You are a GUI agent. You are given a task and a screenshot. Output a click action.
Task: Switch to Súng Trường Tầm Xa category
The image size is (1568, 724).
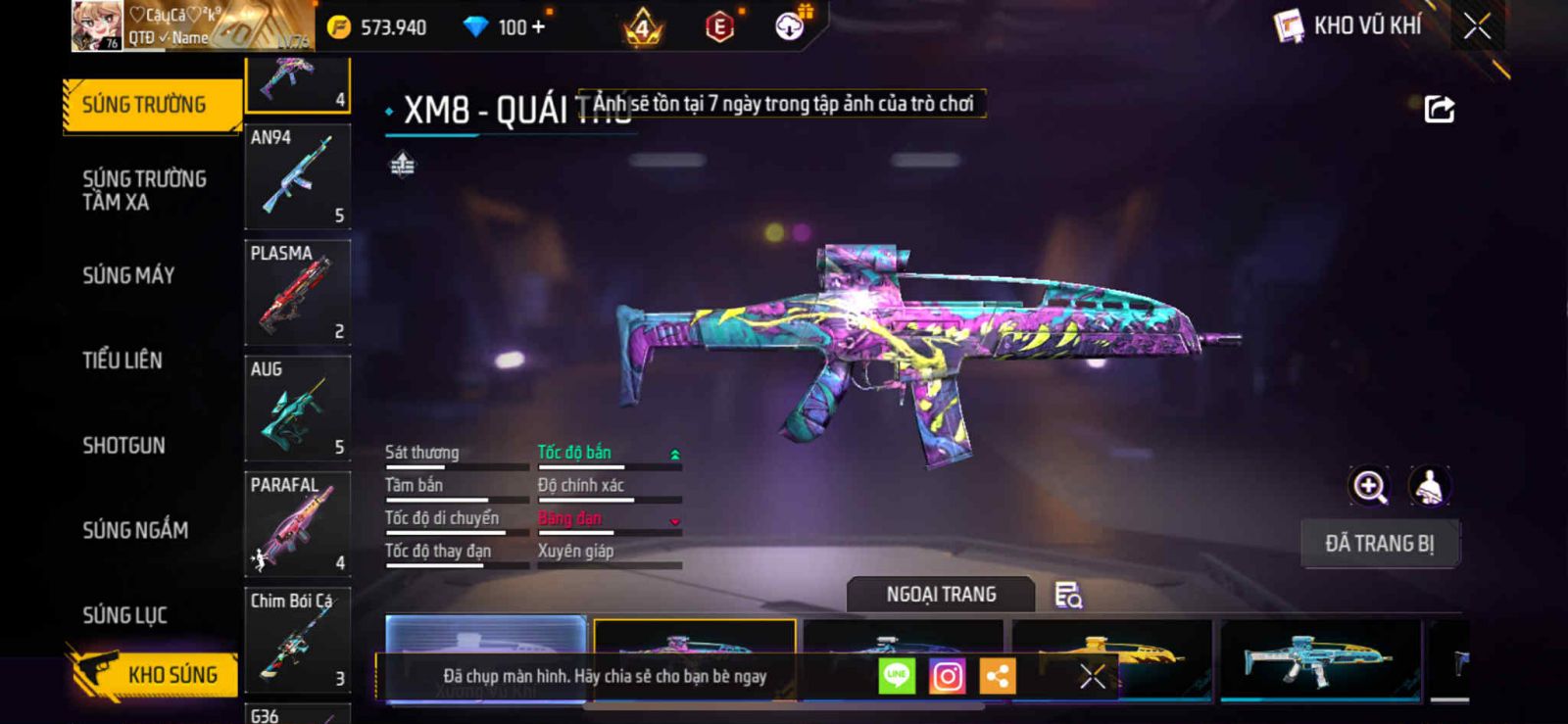(144, 190)
